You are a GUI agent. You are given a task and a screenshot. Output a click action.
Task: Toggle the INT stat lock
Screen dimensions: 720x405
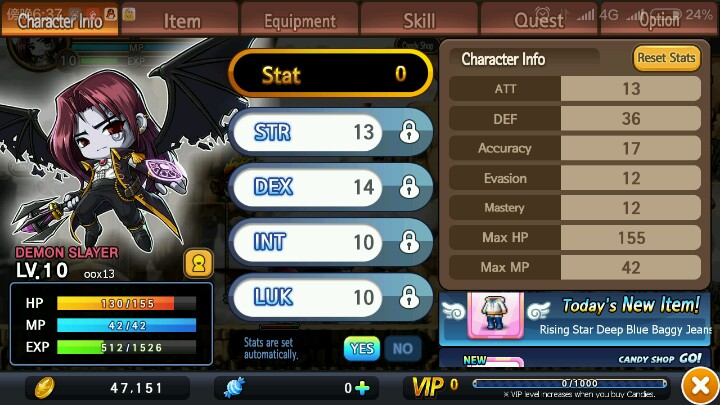pyautogui.click(x=408, y=242)
